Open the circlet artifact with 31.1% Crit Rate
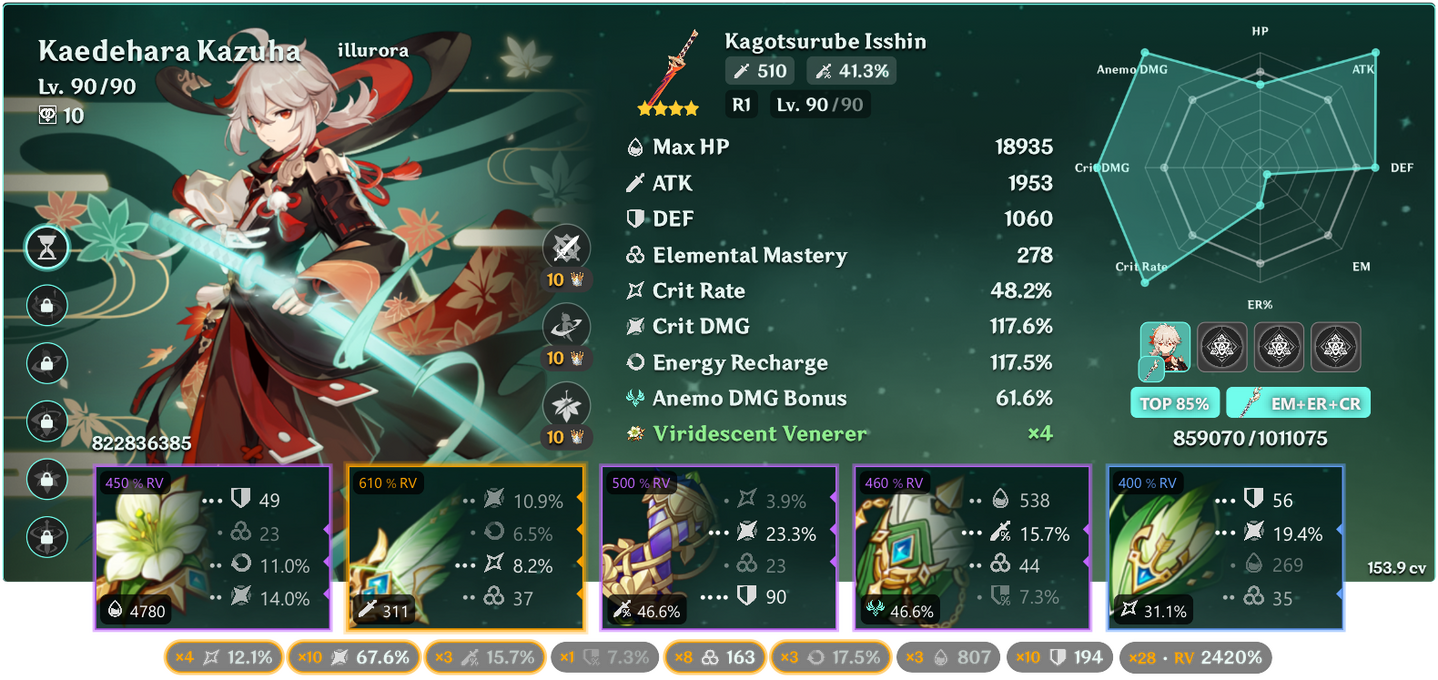 1225,548
